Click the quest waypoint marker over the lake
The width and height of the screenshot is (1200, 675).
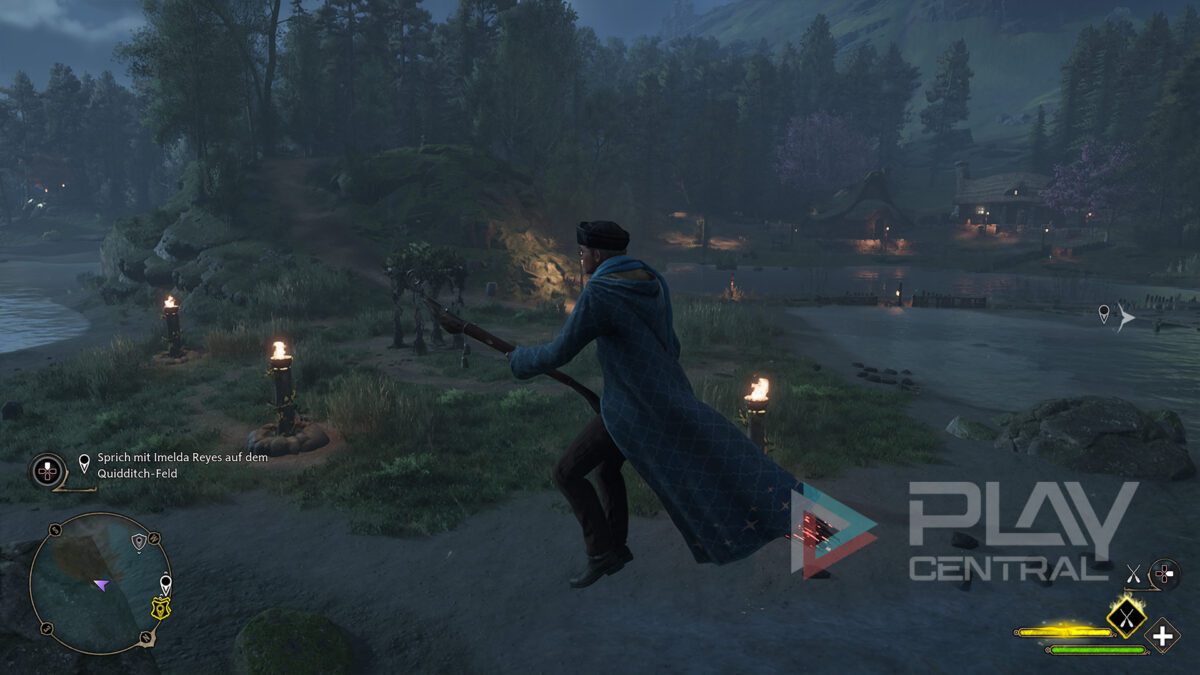(x=1104, y=314)
